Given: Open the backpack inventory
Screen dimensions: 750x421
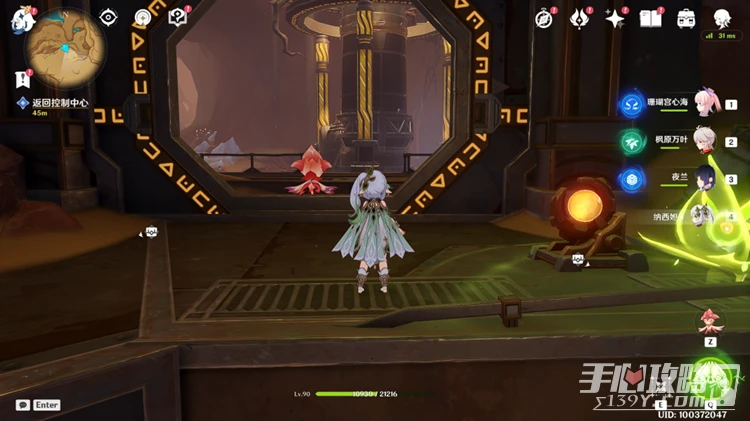Looking at the screenshot, I should coord(686,18).
